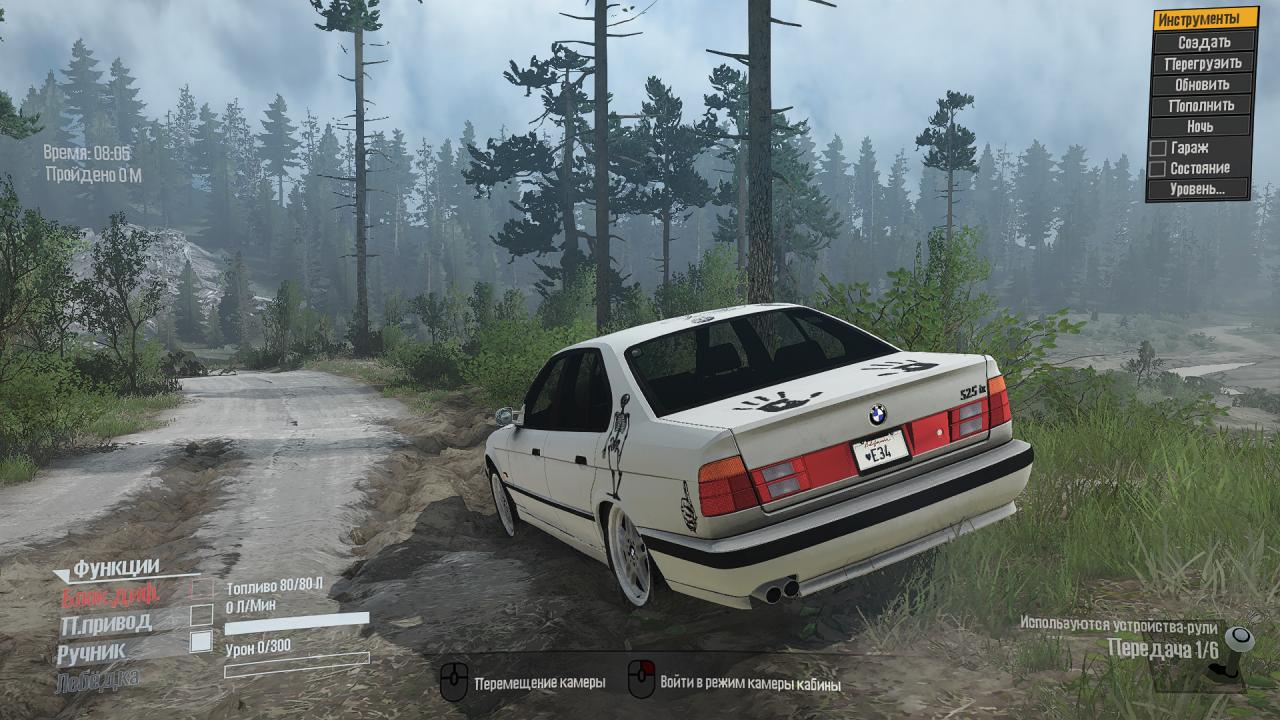Click the Создать button in tools menu
The width and height of the screenshot is (1280, 720).
pyautogui.click(x=1203, y=42)
